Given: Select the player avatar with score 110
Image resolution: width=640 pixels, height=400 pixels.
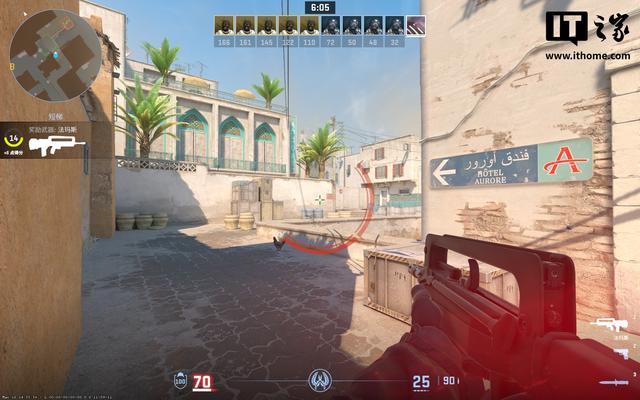Looking at the screenshot, I should pos(310,26).
